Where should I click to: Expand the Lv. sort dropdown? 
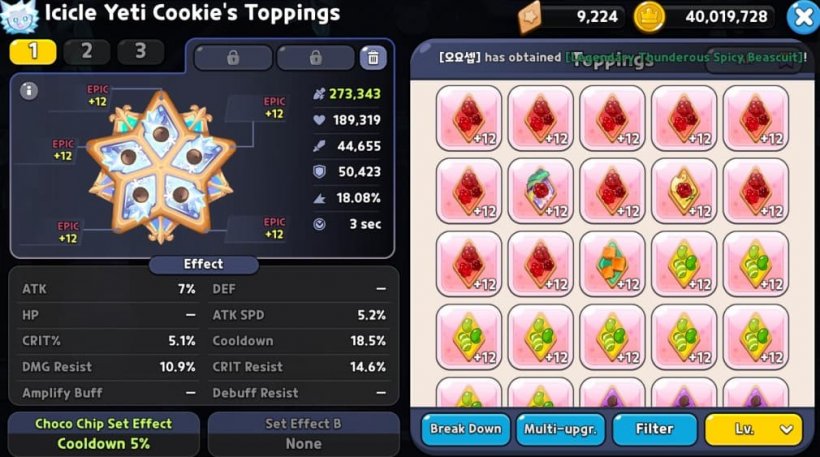(753, 429)
